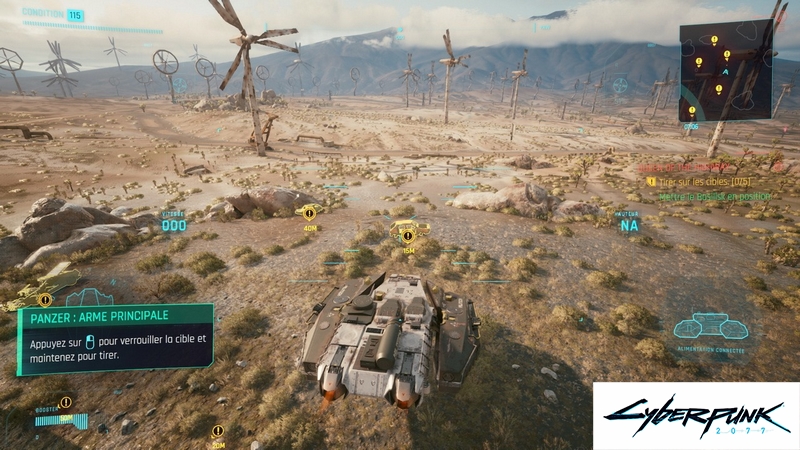This screenshot has width=800, height=450.
Task: Open the minimap in the corner
Action: [x=725, y=70]
